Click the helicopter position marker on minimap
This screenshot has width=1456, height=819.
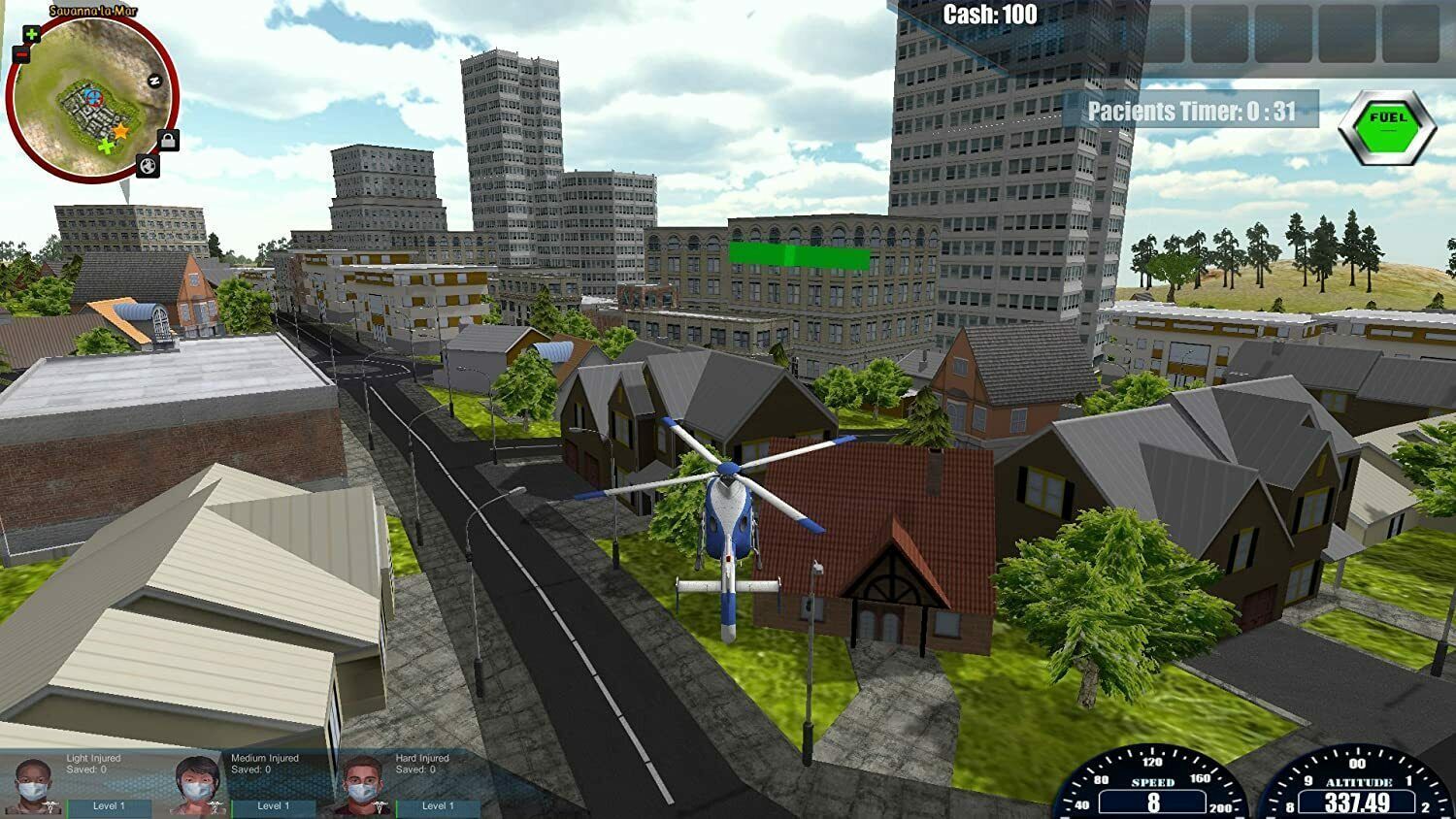point(92,96)
